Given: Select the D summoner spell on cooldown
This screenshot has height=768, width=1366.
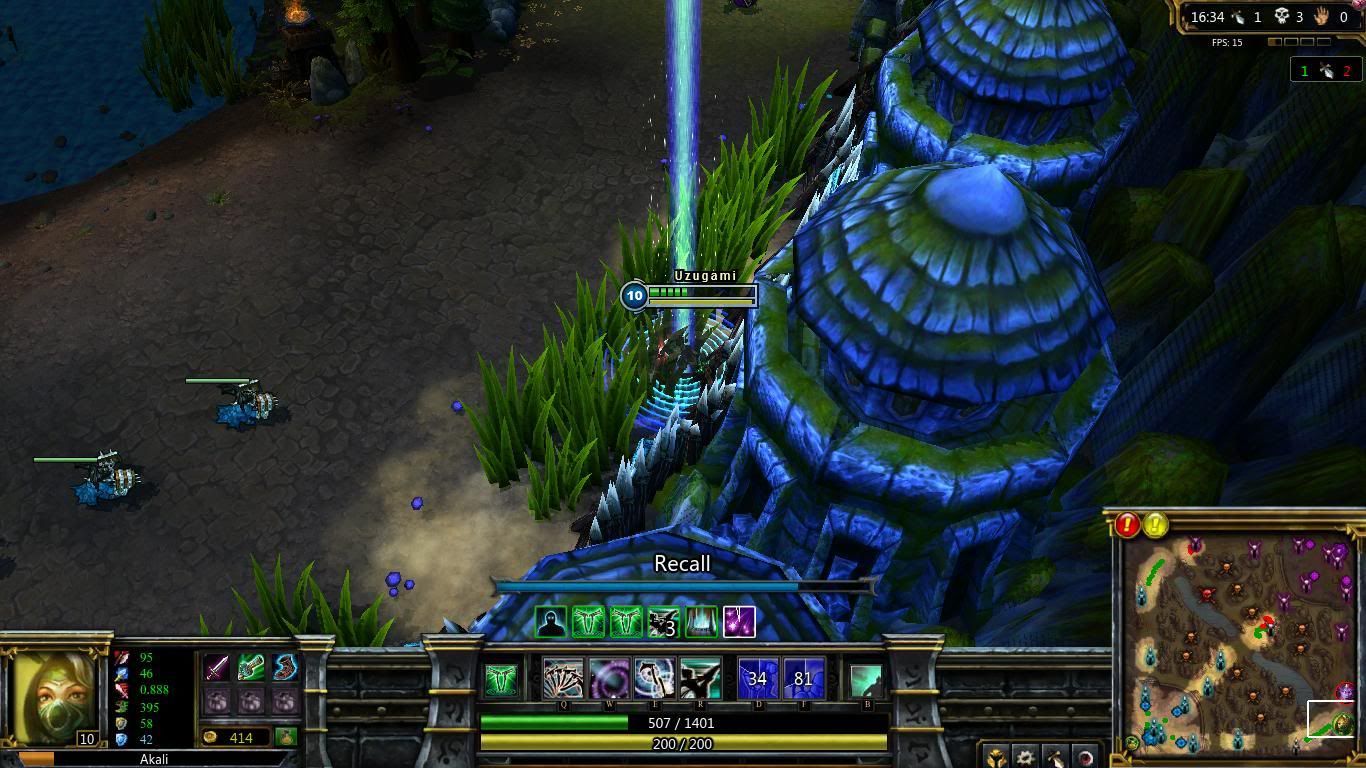Looking at the screenshot, I should click(x=758, y=679).
